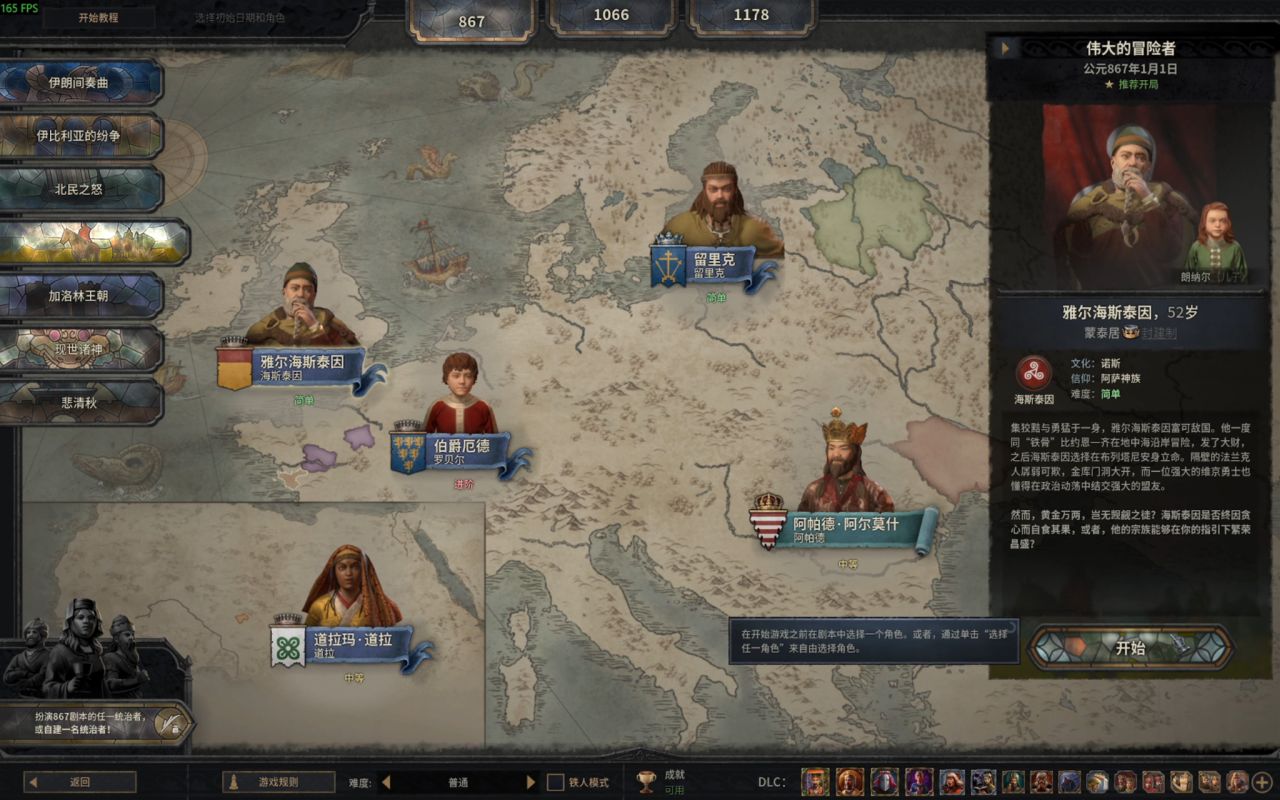Click 开始教程 to start the tutorial
This screenshot has height=800, width=1280.
click(x=98, y=17)
